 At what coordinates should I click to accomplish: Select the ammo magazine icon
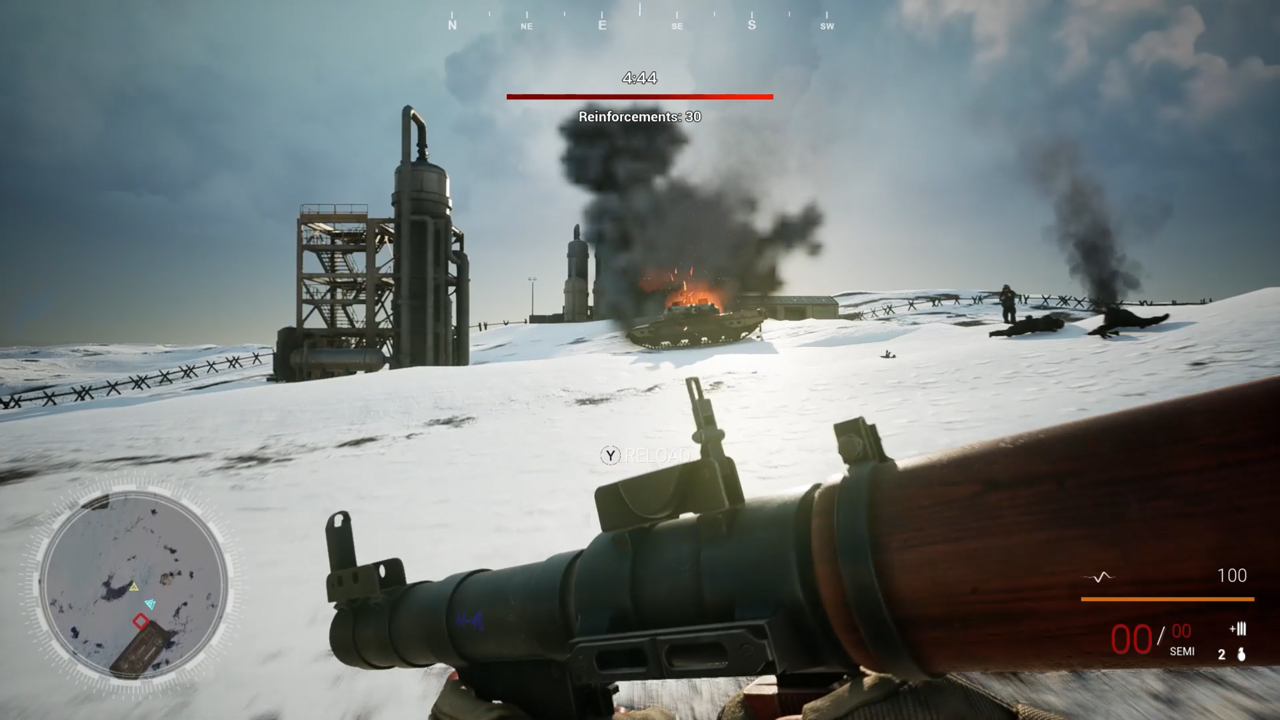(1237, 630)
